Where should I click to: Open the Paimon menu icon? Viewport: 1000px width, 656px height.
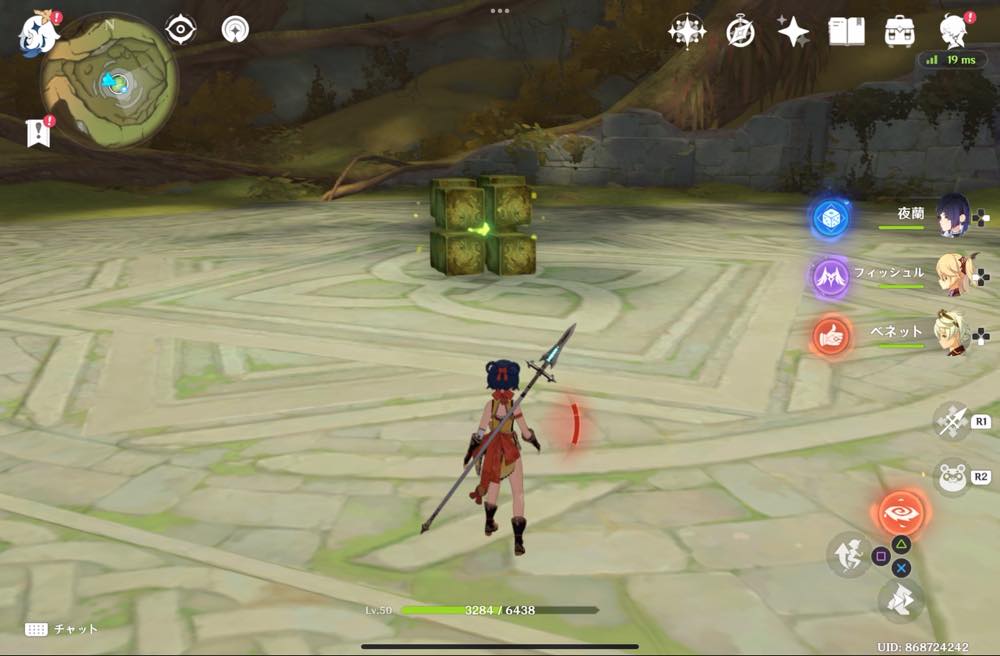(38, 32)
